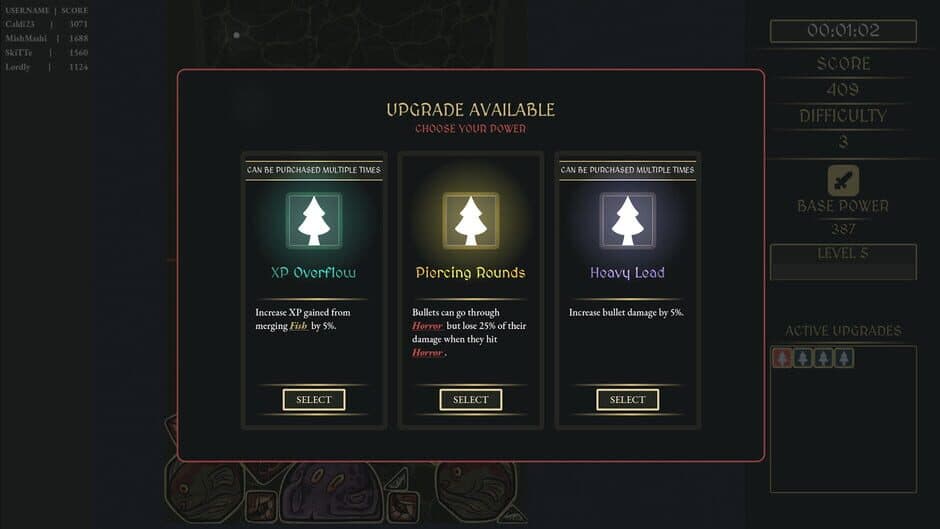Click the Base Power sword icon
The height and width of the screenshot is (529, 940).
(x=843, y=181)
